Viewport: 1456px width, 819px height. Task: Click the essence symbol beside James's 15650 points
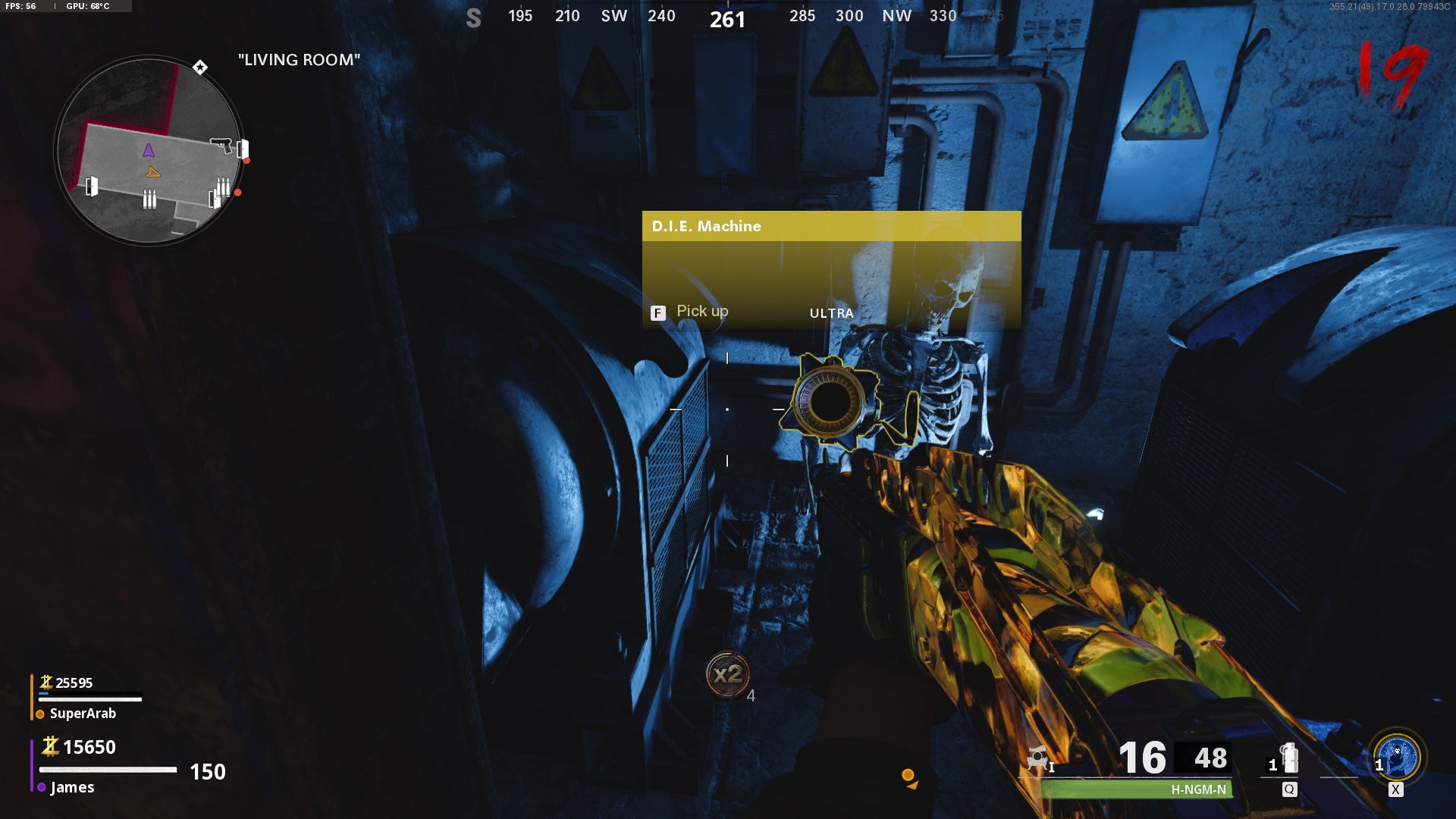coord(50,747)
